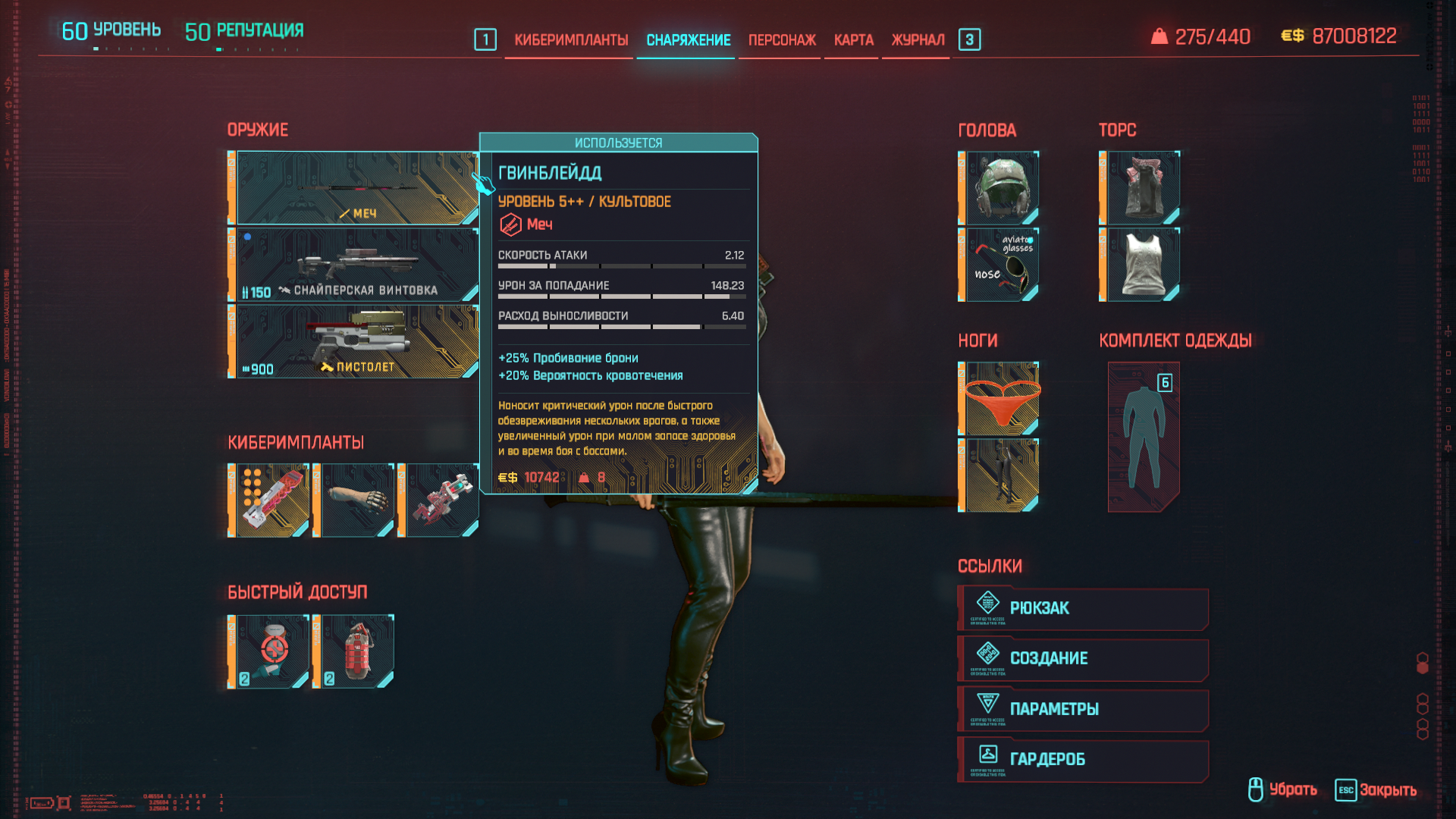Image resolution: width=1456 pixels, height=819 pixels.
Task: Select the equipped Меч weapon slot
Action: pyautogui.click(x=356, y=188)
